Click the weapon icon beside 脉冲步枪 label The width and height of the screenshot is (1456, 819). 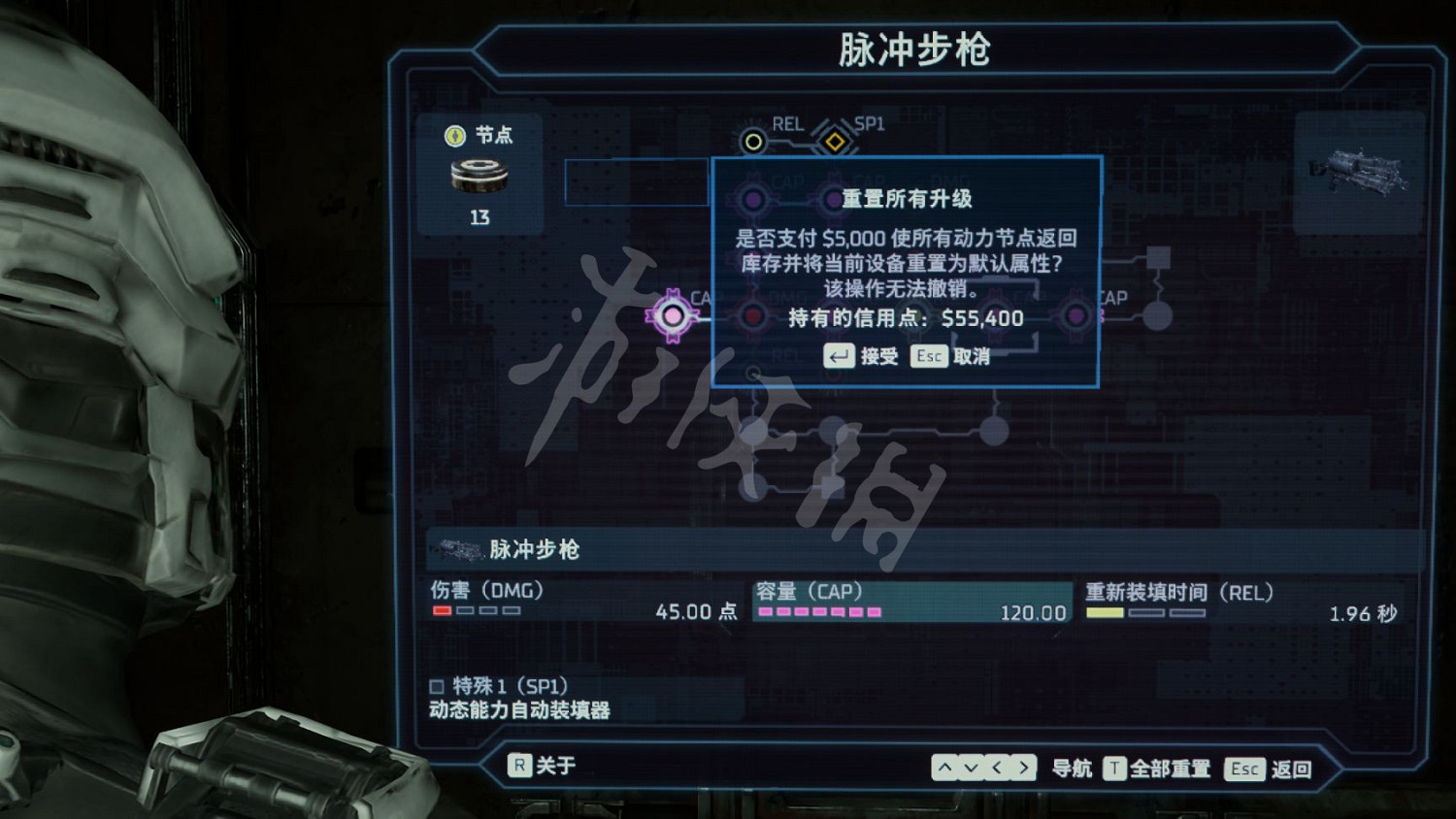tap(463, 549)
